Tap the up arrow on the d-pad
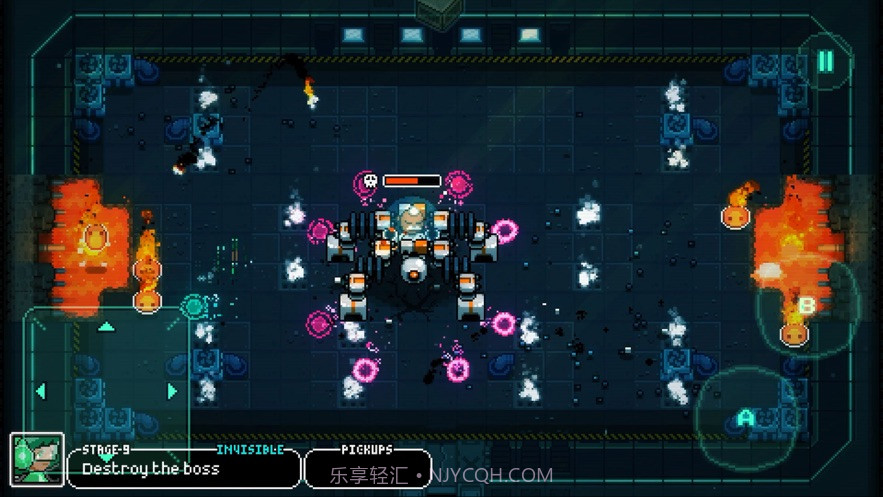 point(106,327)
